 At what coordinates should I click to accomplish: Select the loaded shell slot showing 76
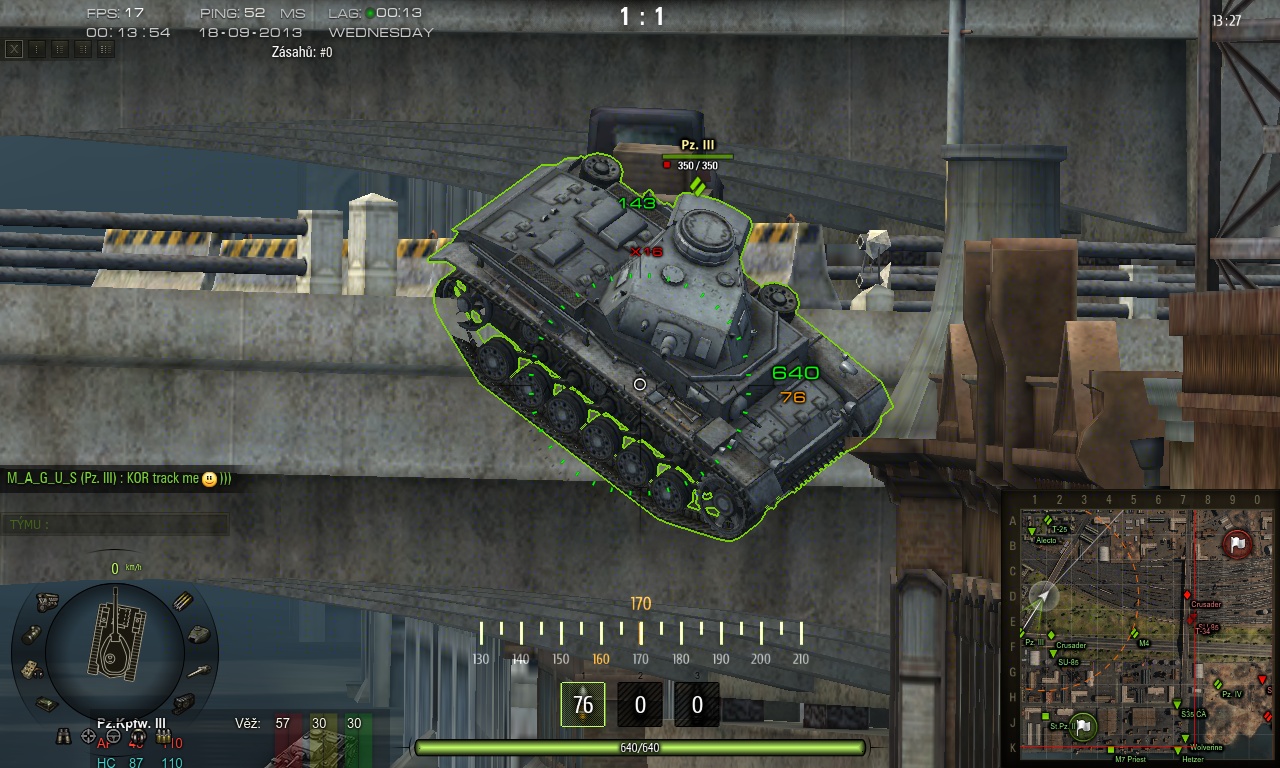tap(583, 704)
